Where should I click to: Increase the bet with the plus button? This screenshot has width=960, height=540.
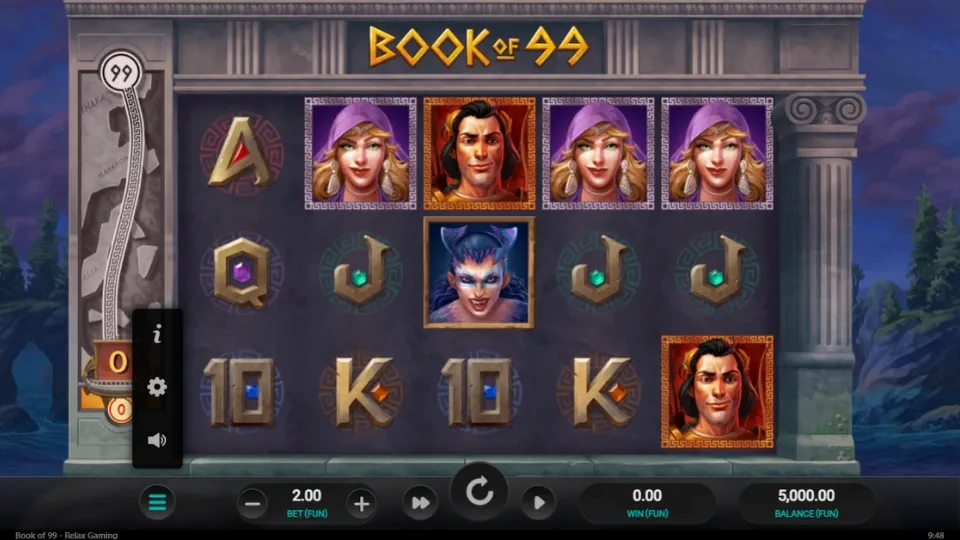coord(362,503)
